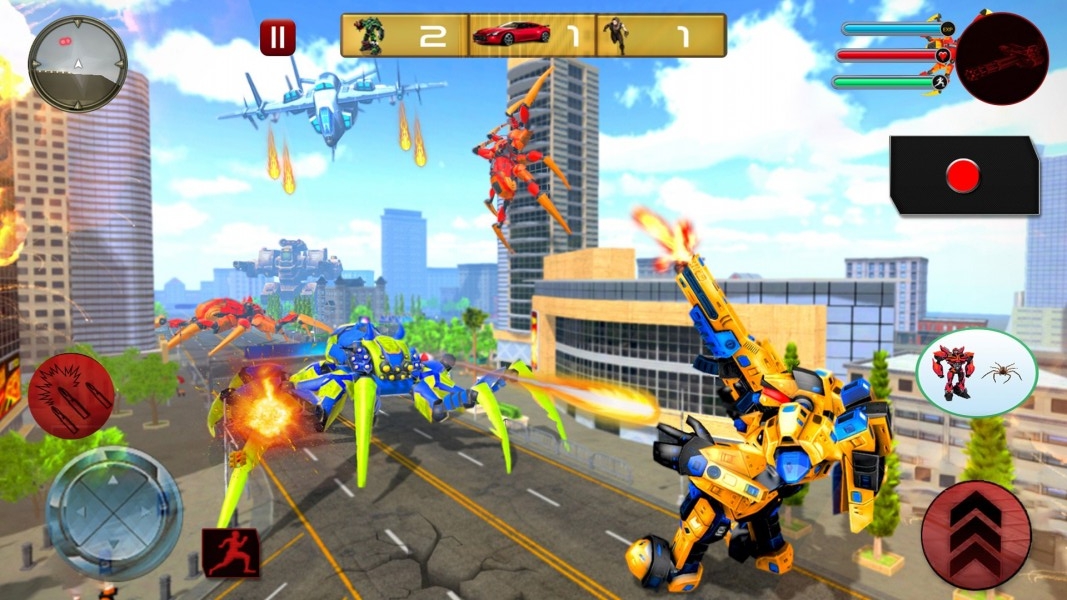Pause the game with the red button
1067x600 pixels.
click(x=277, y=38)
